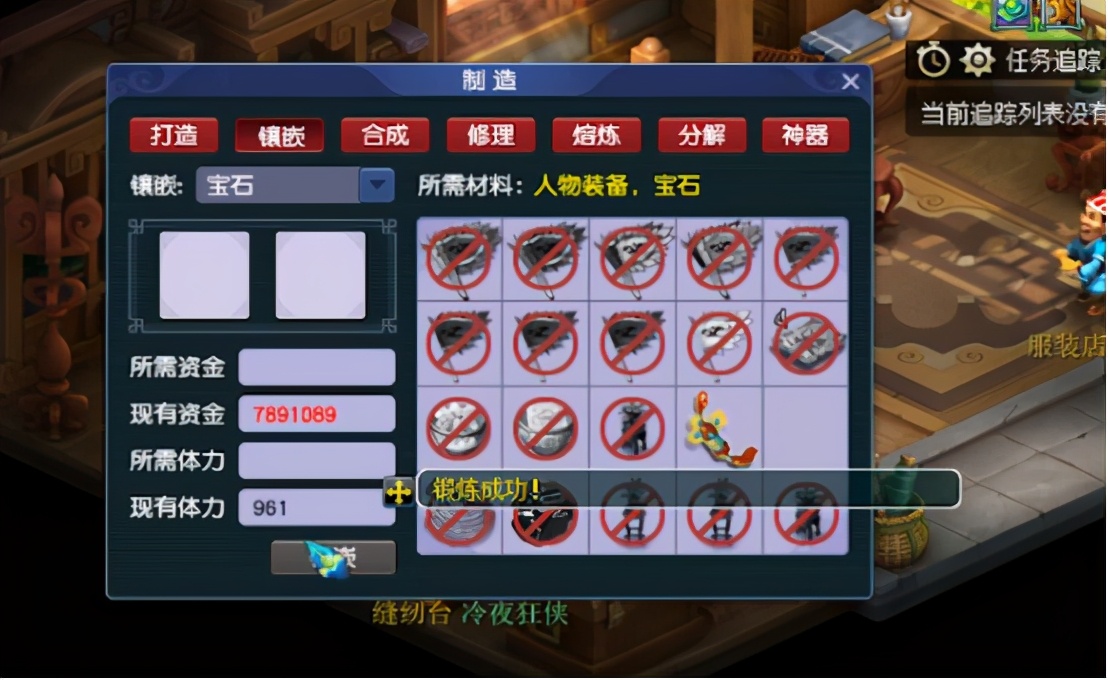Viewport: 1108px width, 680px height.
Task: Open the 宝石 dropdown arrow
Action: (x=376, y=185)
